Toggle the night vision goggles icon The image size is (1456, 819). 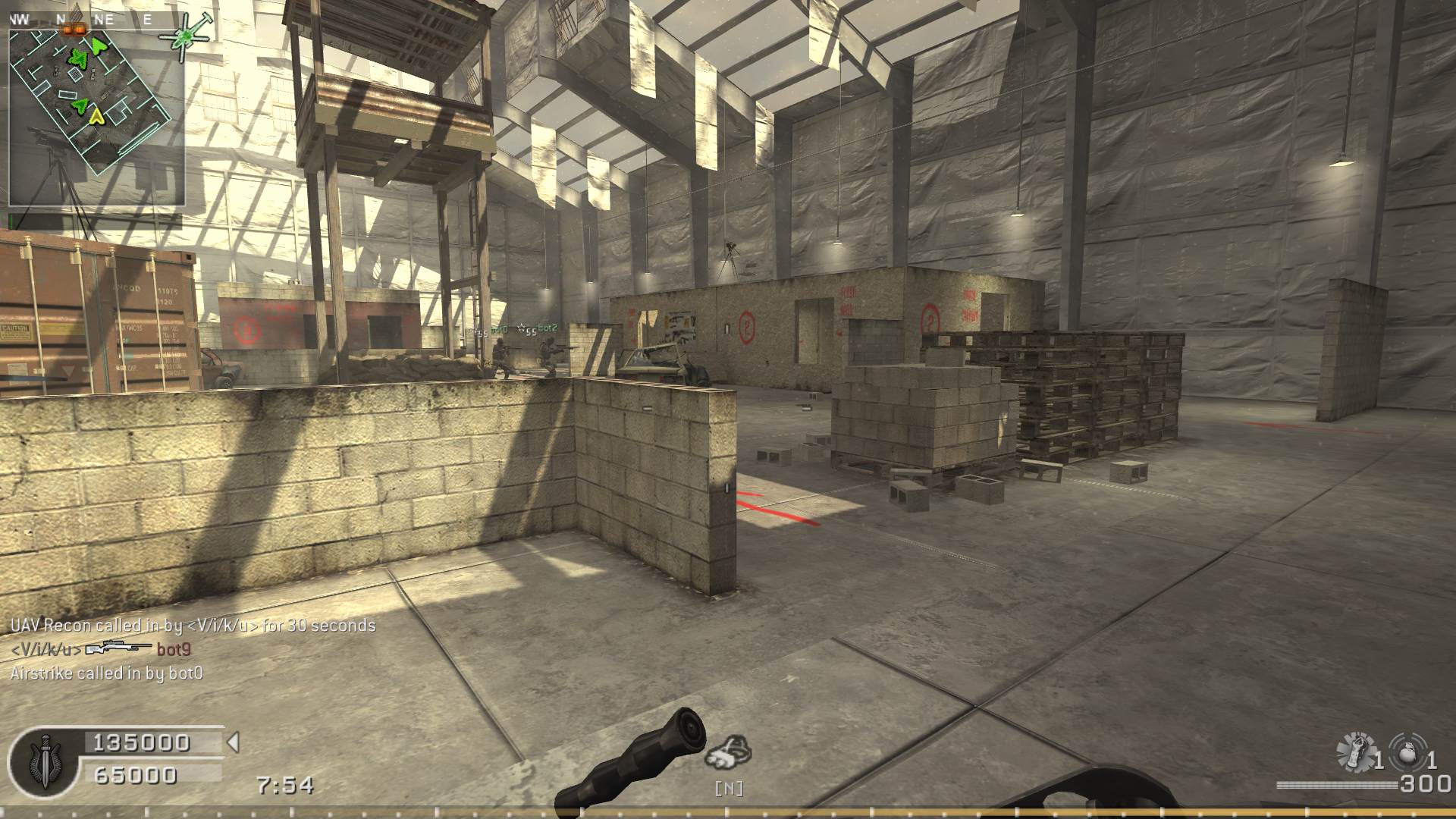coord(728,752)
